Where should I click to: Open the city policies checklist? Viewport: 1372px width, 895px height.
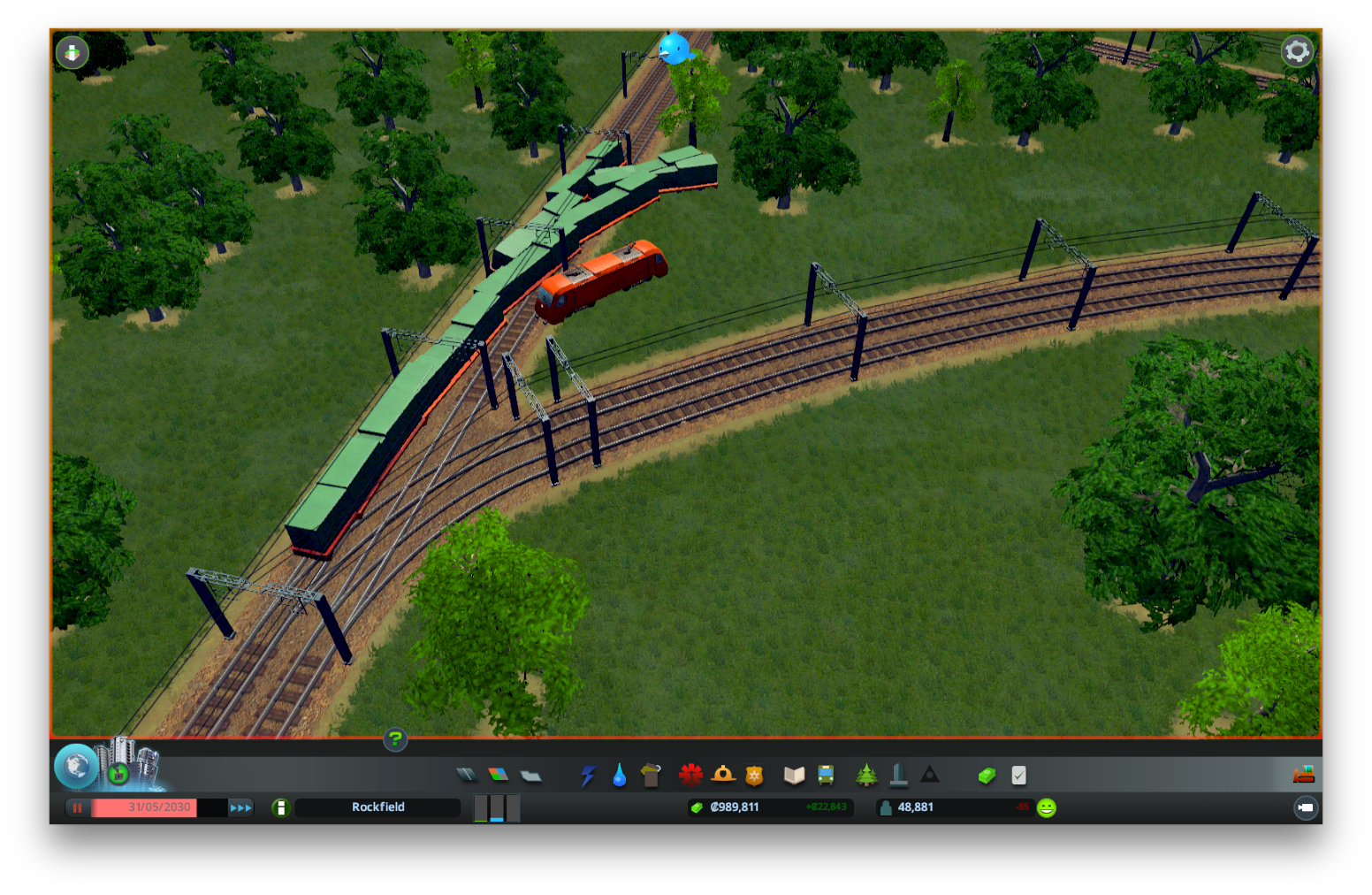tap(1018, 776)
